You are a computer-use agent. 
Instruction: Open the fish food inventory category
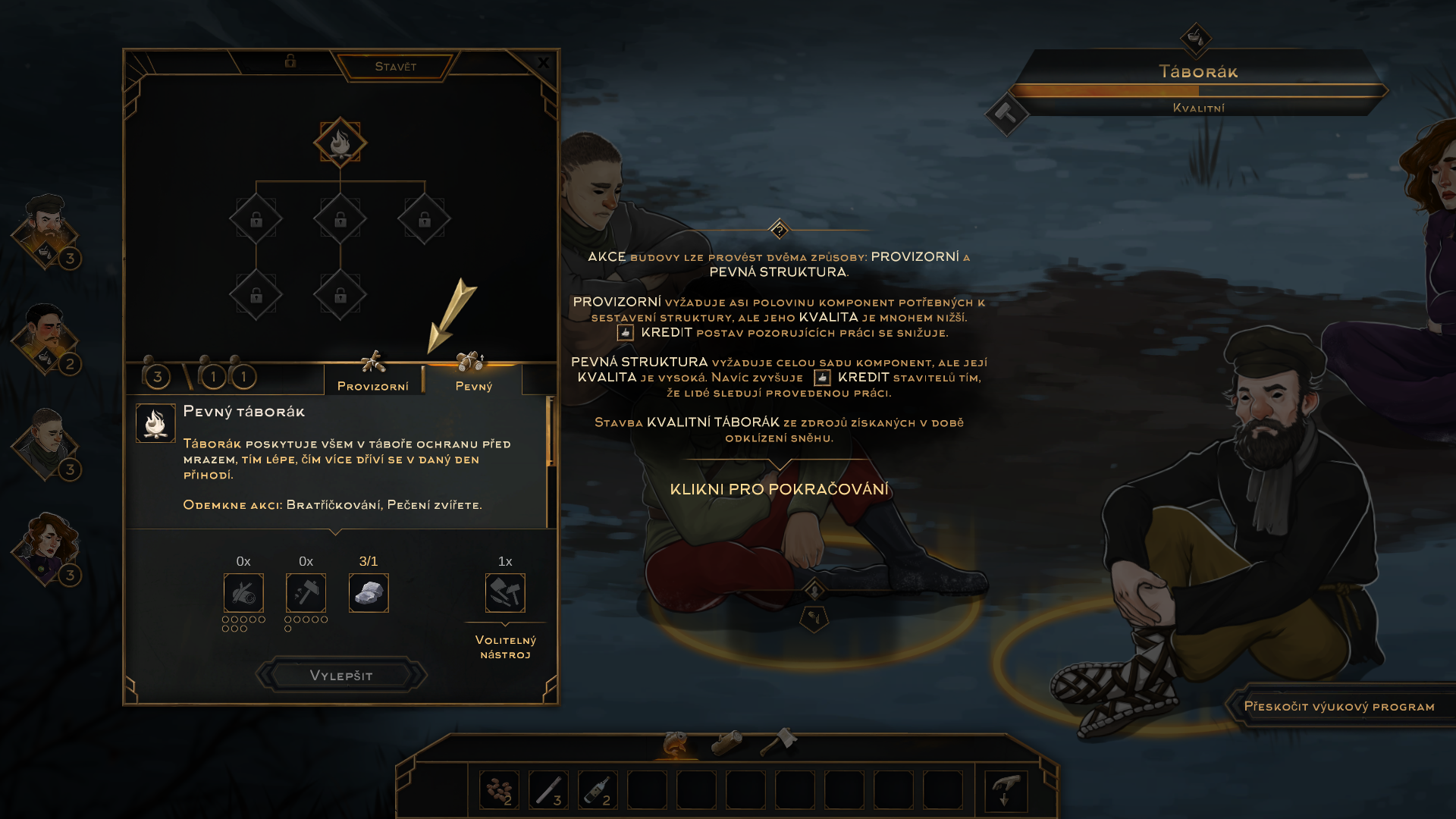pyautogui.click(x=676, y=744)
